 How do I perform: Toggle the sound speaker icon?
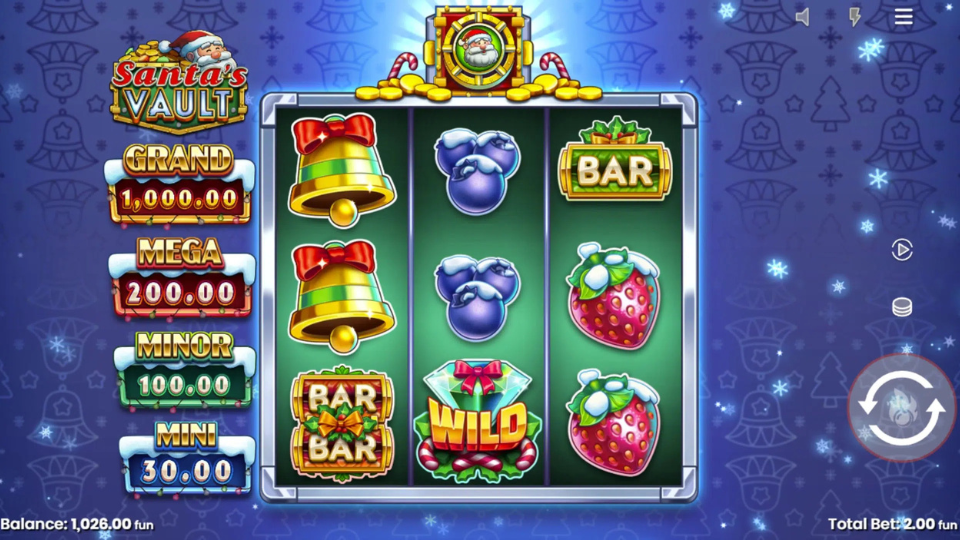[x=802, y=17]
